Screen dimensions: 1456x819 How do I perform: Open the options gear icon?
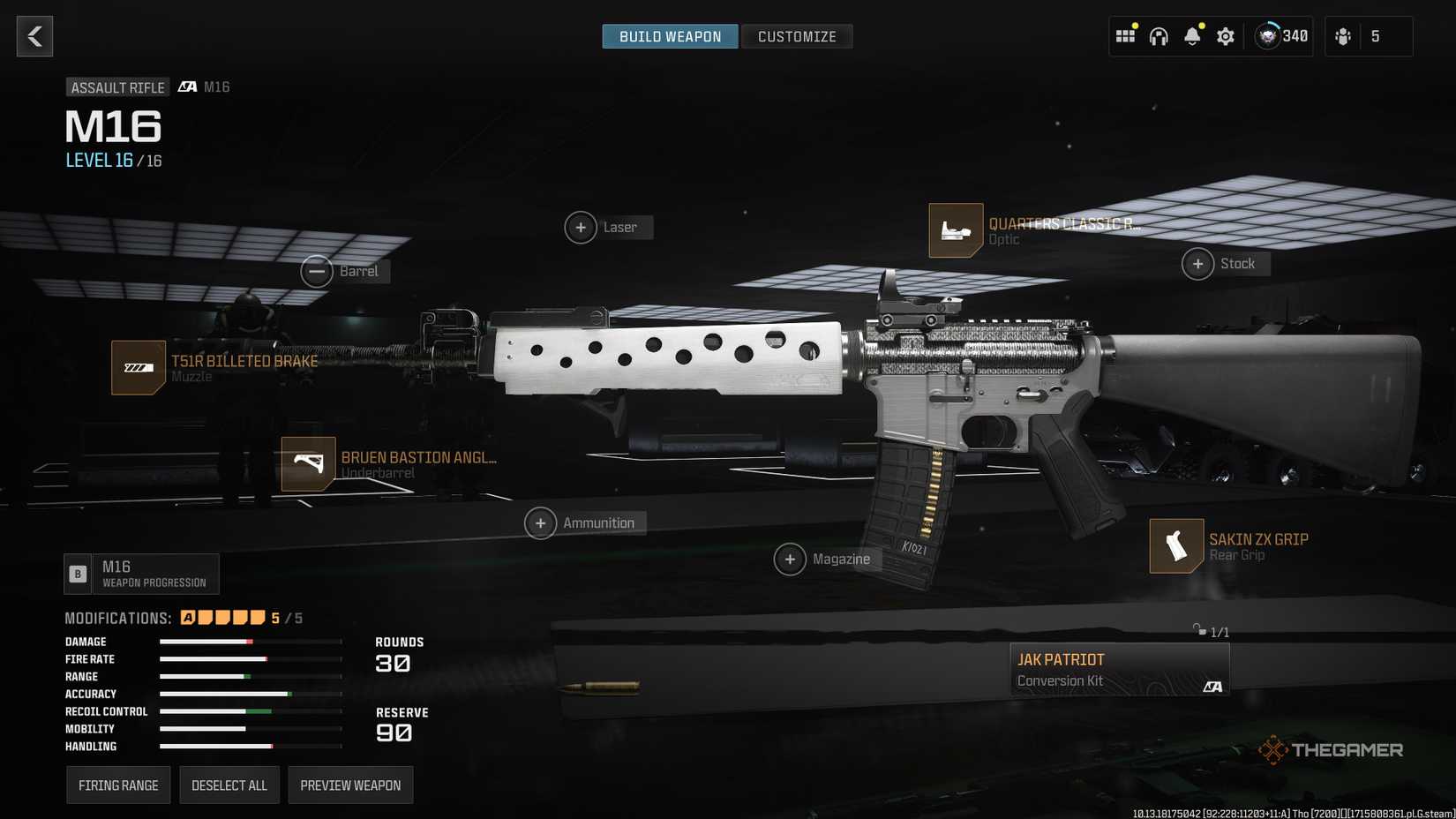1225,36
